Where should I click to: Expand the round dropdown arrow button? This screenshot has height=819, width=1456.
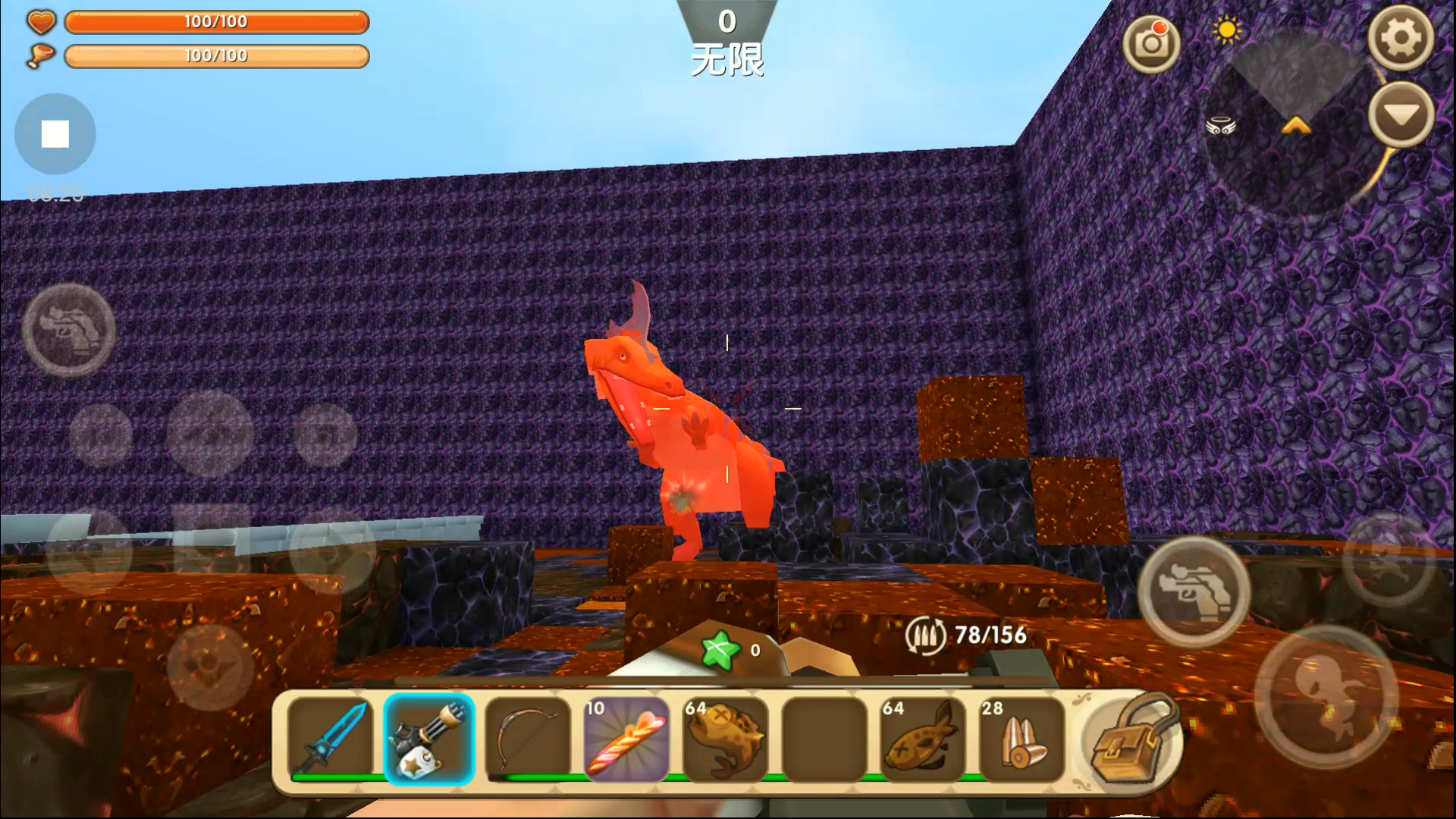(1400, 115)
